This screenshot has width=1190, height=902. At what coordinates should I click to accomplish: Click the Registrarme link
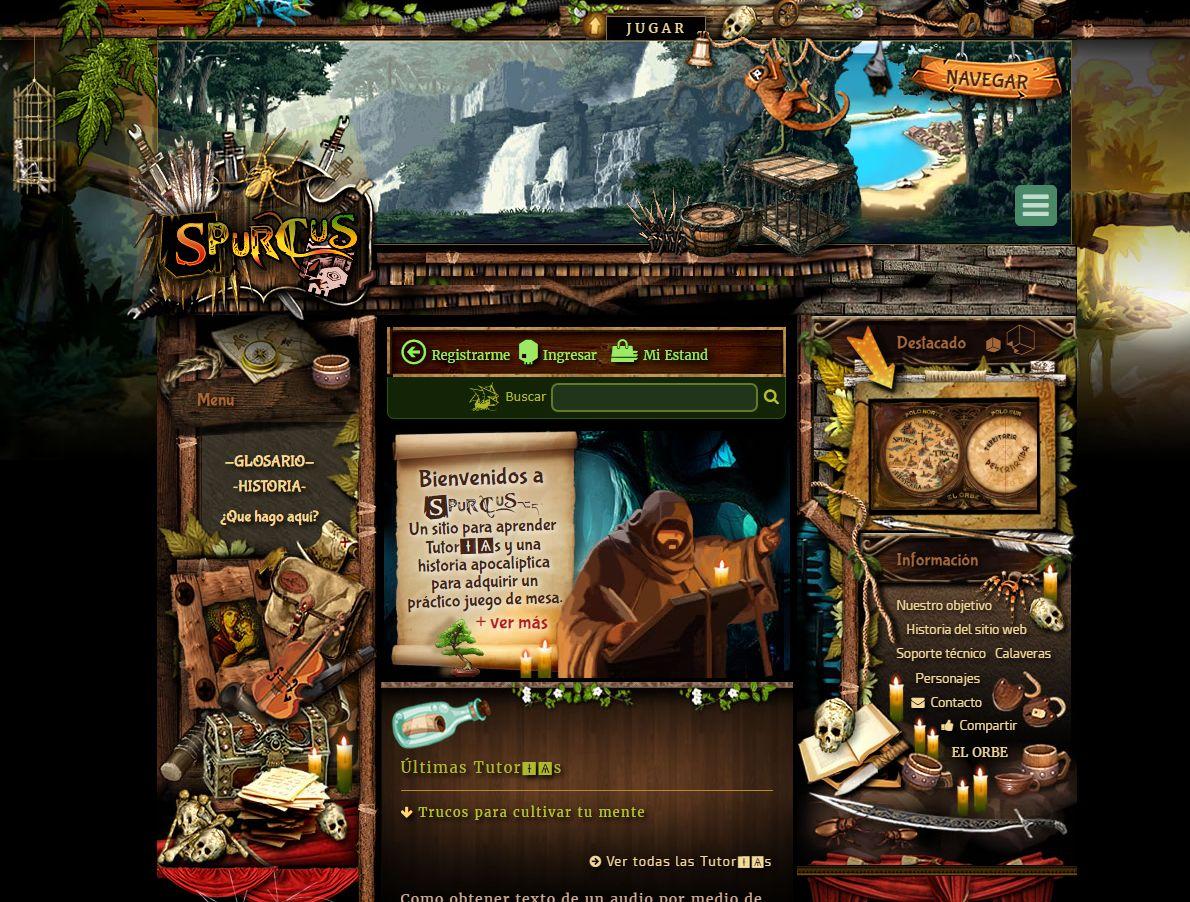click(457, 354)
